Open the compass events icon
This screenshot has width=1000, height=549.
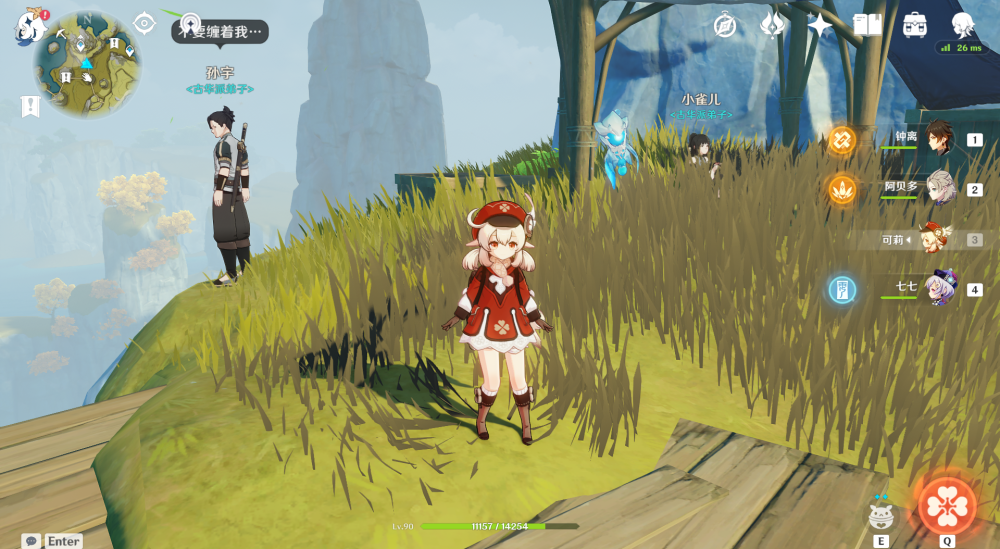pyautogui.click(x=725, y=25)
